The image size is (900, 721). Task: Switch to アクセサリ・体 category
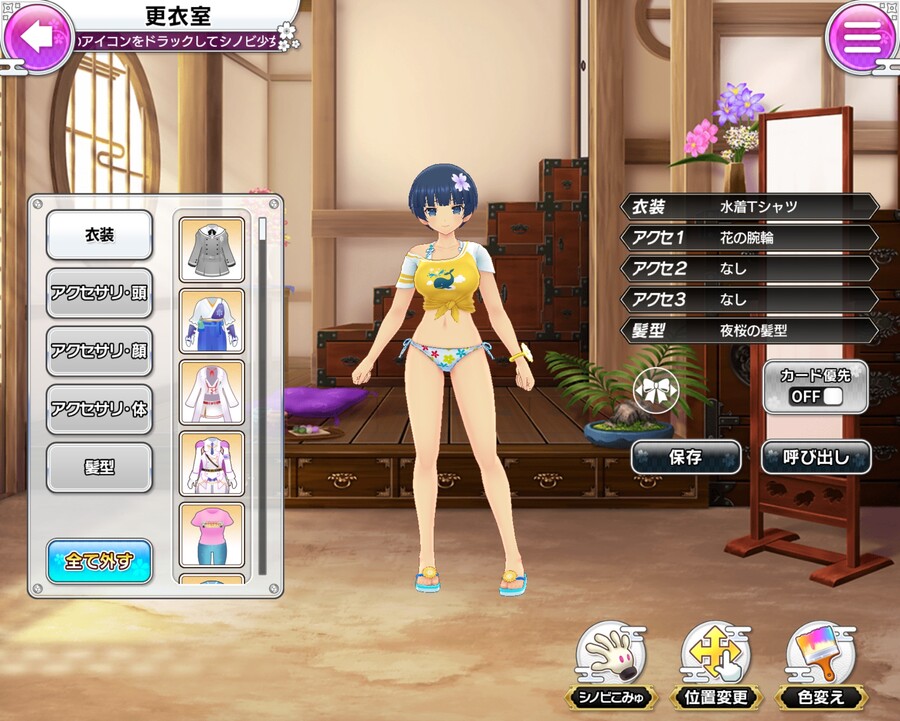[99, 409]
